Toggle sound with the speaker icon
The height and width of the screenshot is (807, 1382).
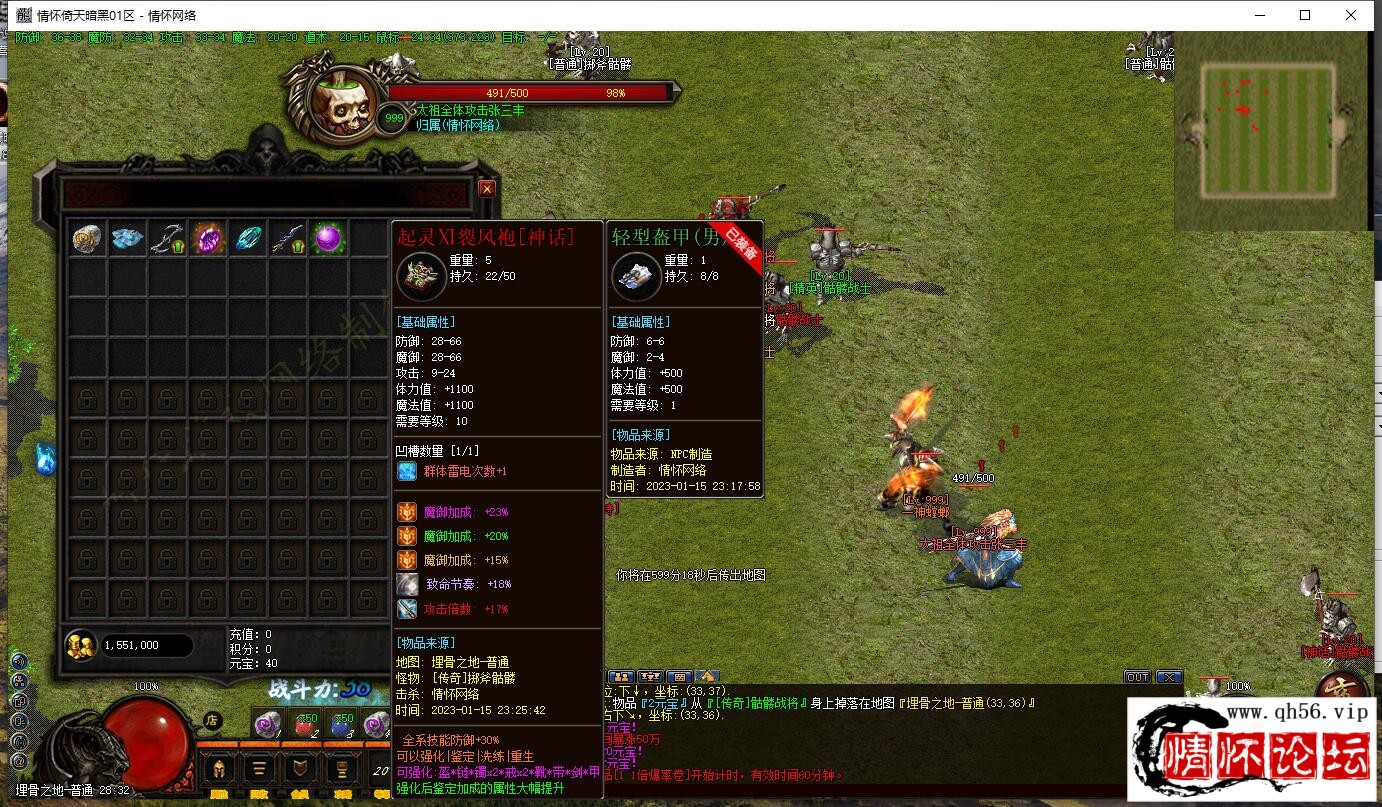click(18, 661)
